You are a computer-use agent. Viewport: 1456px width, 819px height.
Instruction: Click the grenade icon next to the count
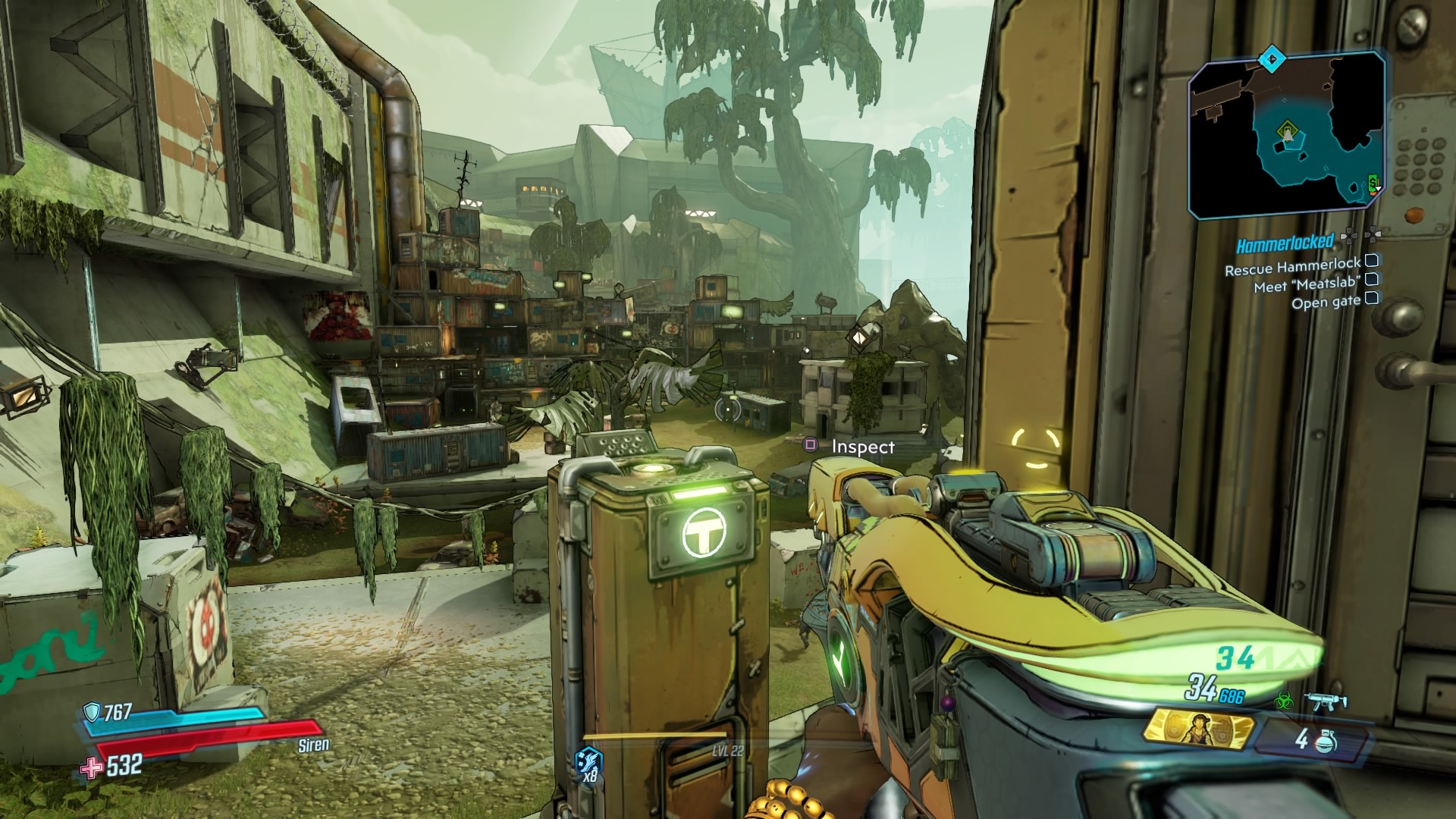tap(1326, 743)
